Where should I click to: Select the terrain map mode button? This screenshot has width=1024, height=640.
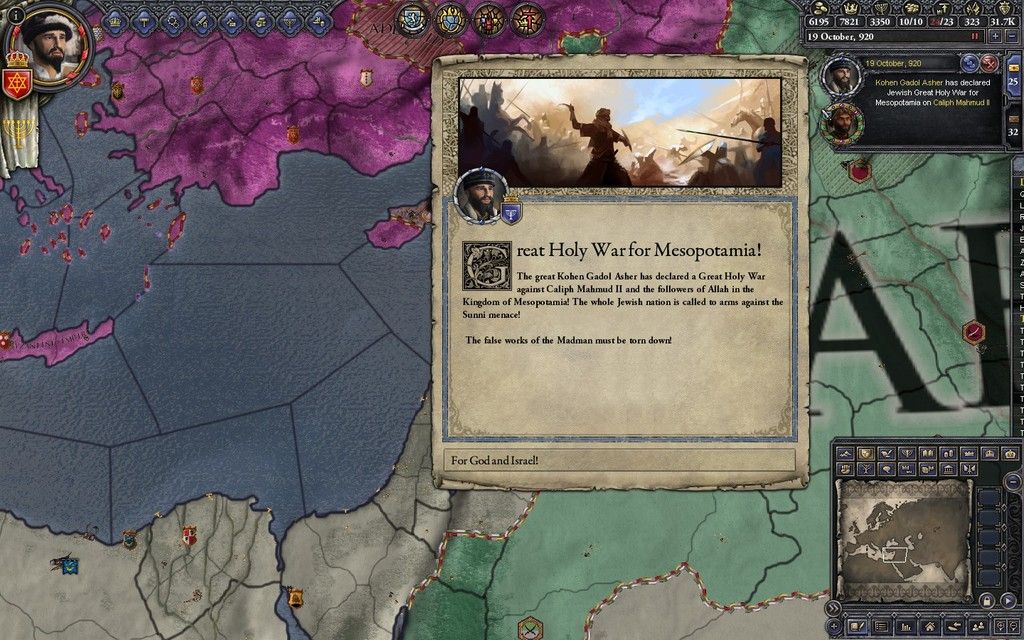(845, 454)
